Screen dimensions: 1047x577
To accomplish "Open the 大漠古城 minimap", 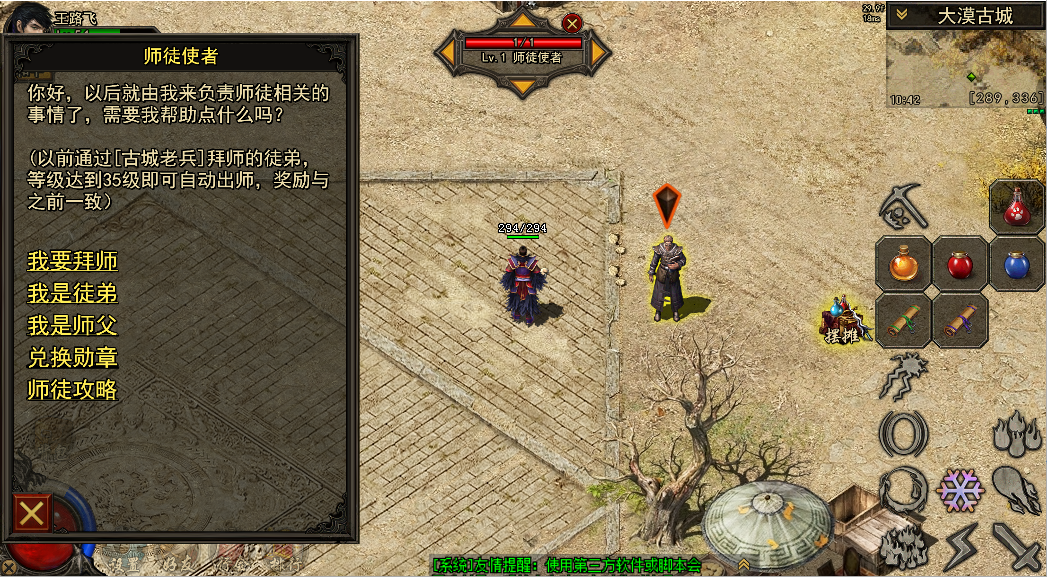I will coord(965,71).
